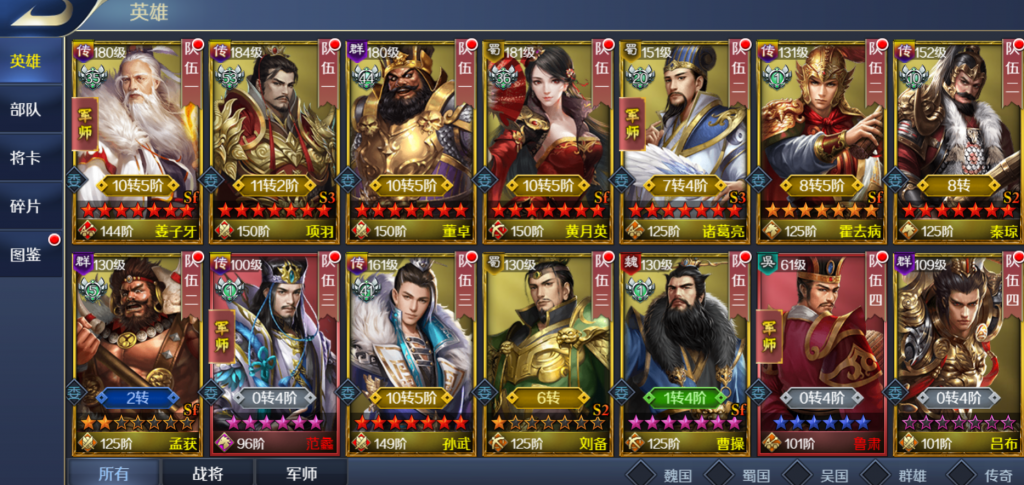Select the 战将 filter tab
The image size is (1024, 485).
pyautogui.click(x=208, y=473)
